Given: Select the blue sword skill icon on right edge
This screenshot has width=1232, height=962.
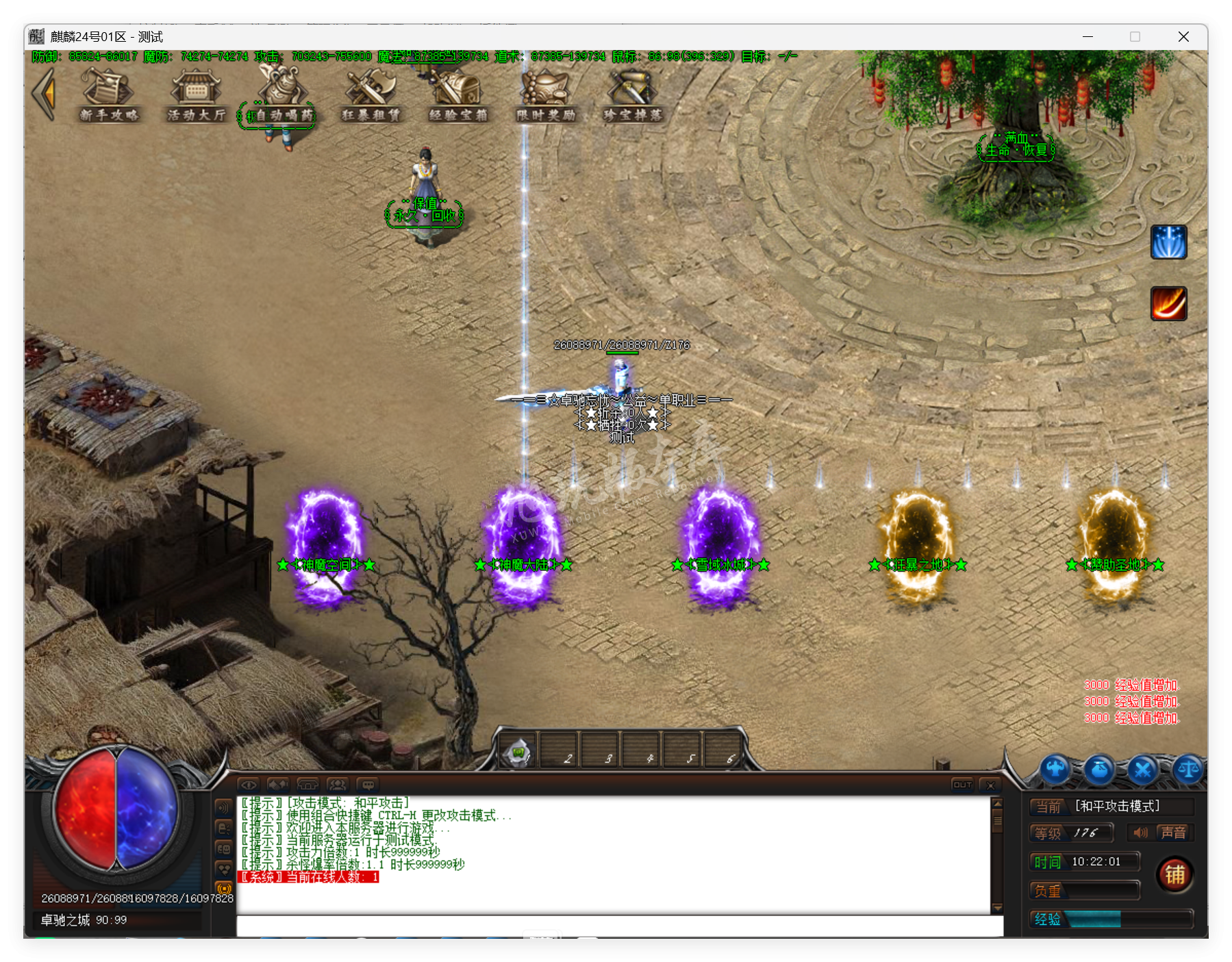Looking at the screenshot, I should (1169, 243).
